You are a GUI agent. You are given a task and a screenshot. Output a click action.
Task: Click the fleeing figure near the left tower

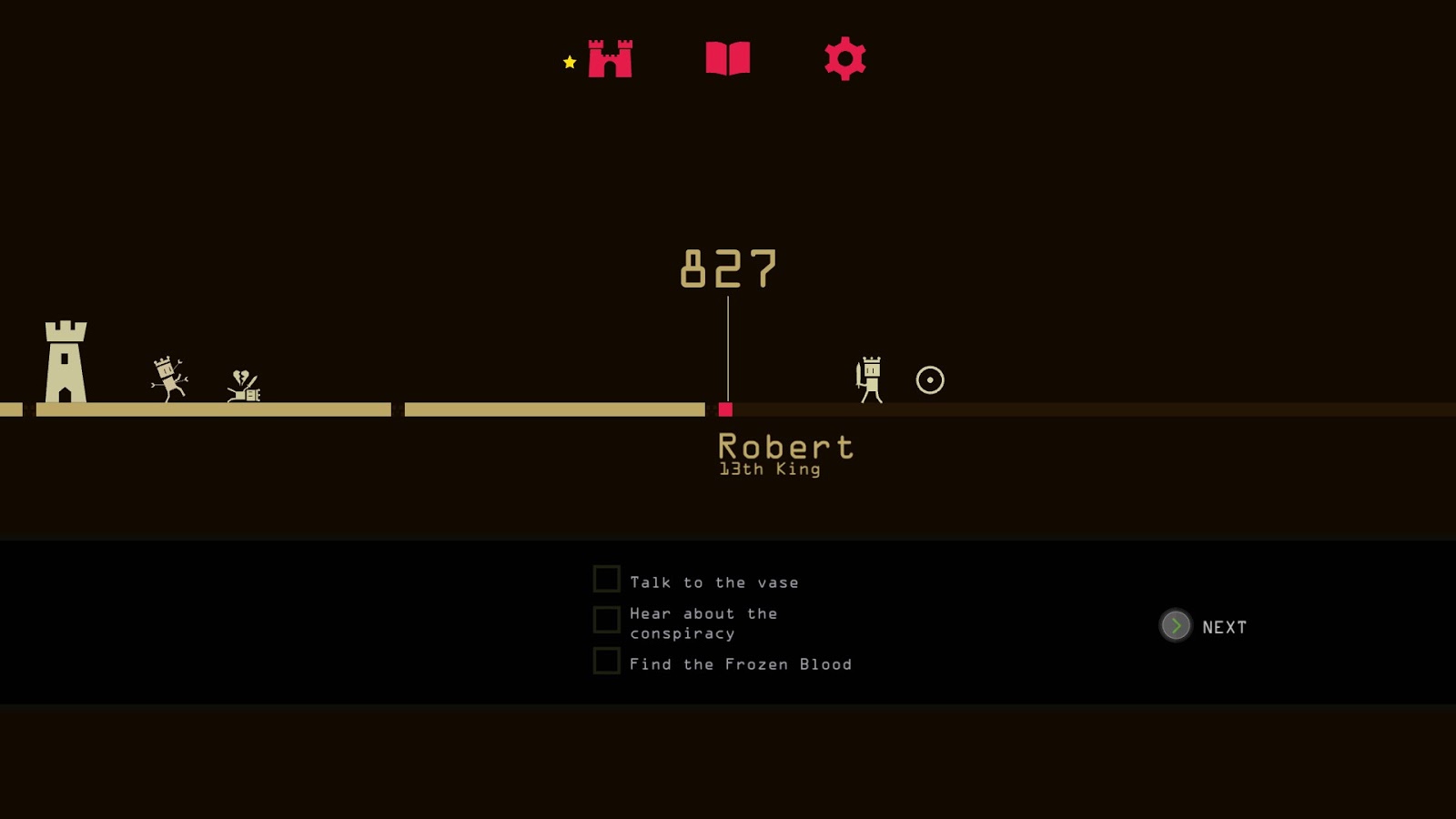pos(167,378)
